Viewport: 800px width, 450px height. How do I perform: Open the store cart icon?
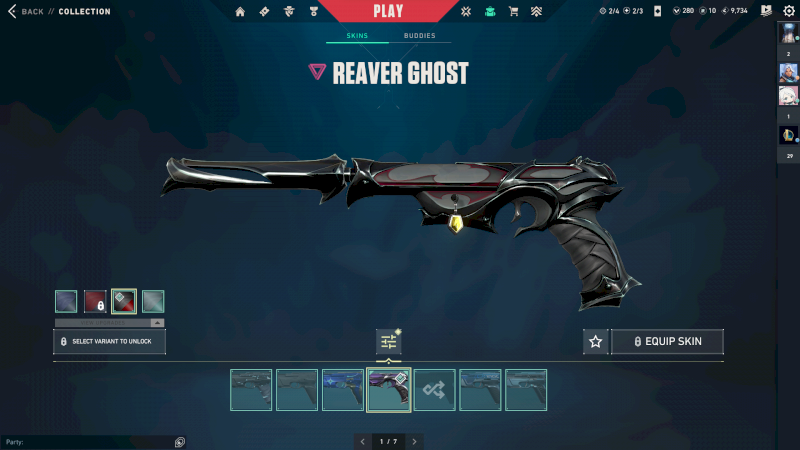[514, 12]
